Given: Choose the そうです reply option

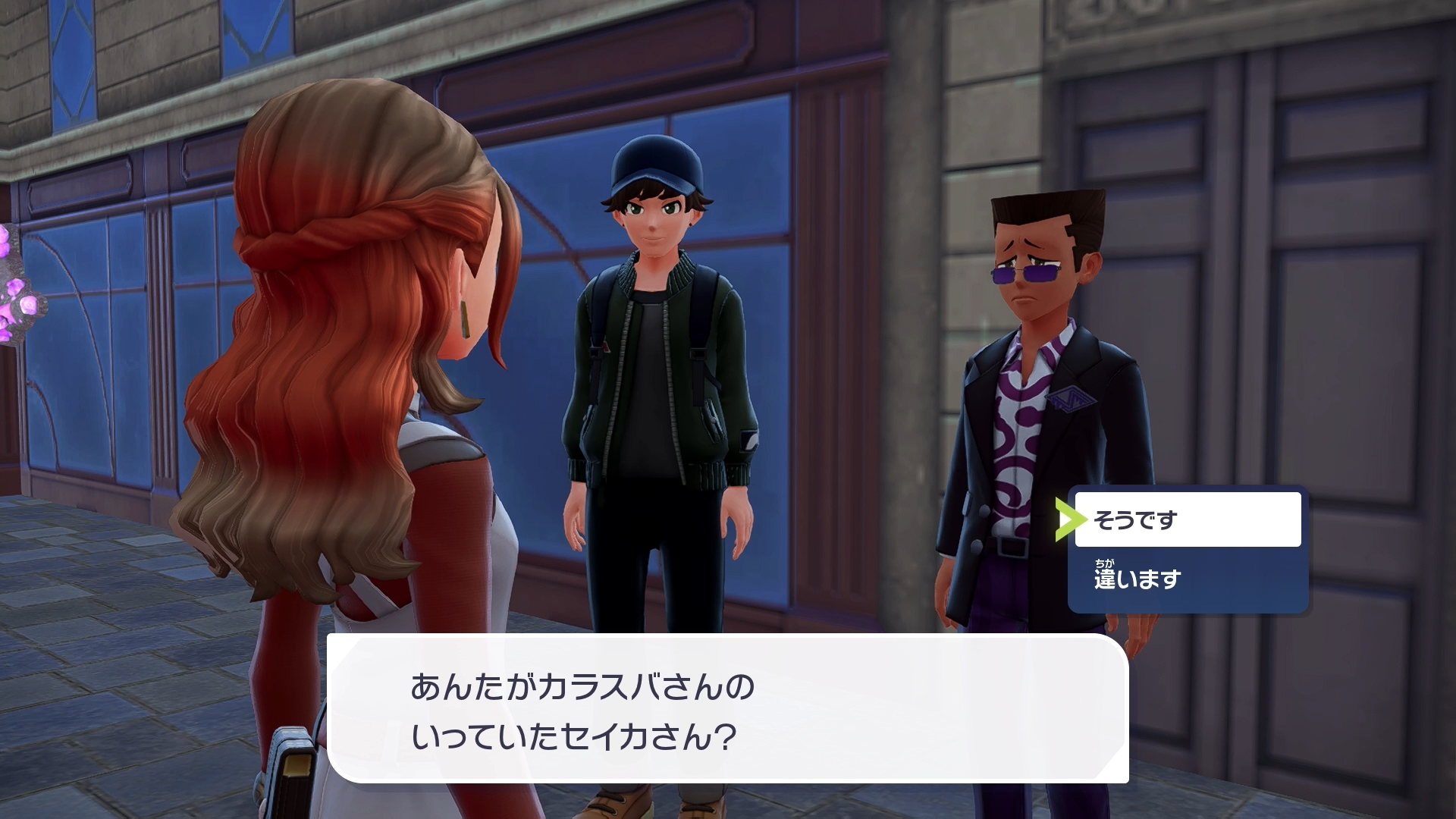Looking at the screenshot, I should coord(1187,519).
